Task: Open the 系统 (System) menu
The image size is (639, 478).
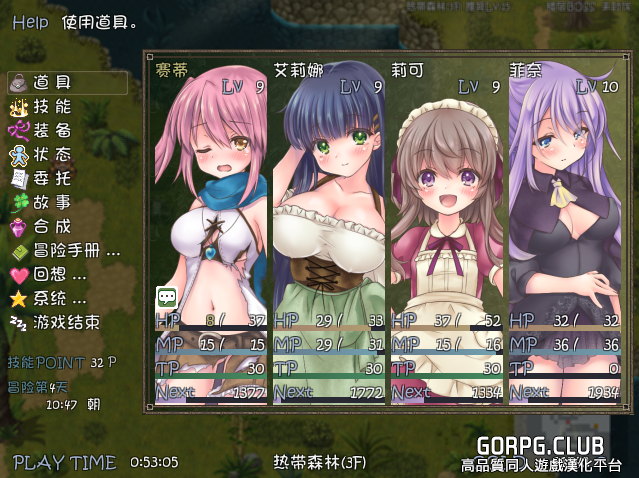Action: pos(60,298)
